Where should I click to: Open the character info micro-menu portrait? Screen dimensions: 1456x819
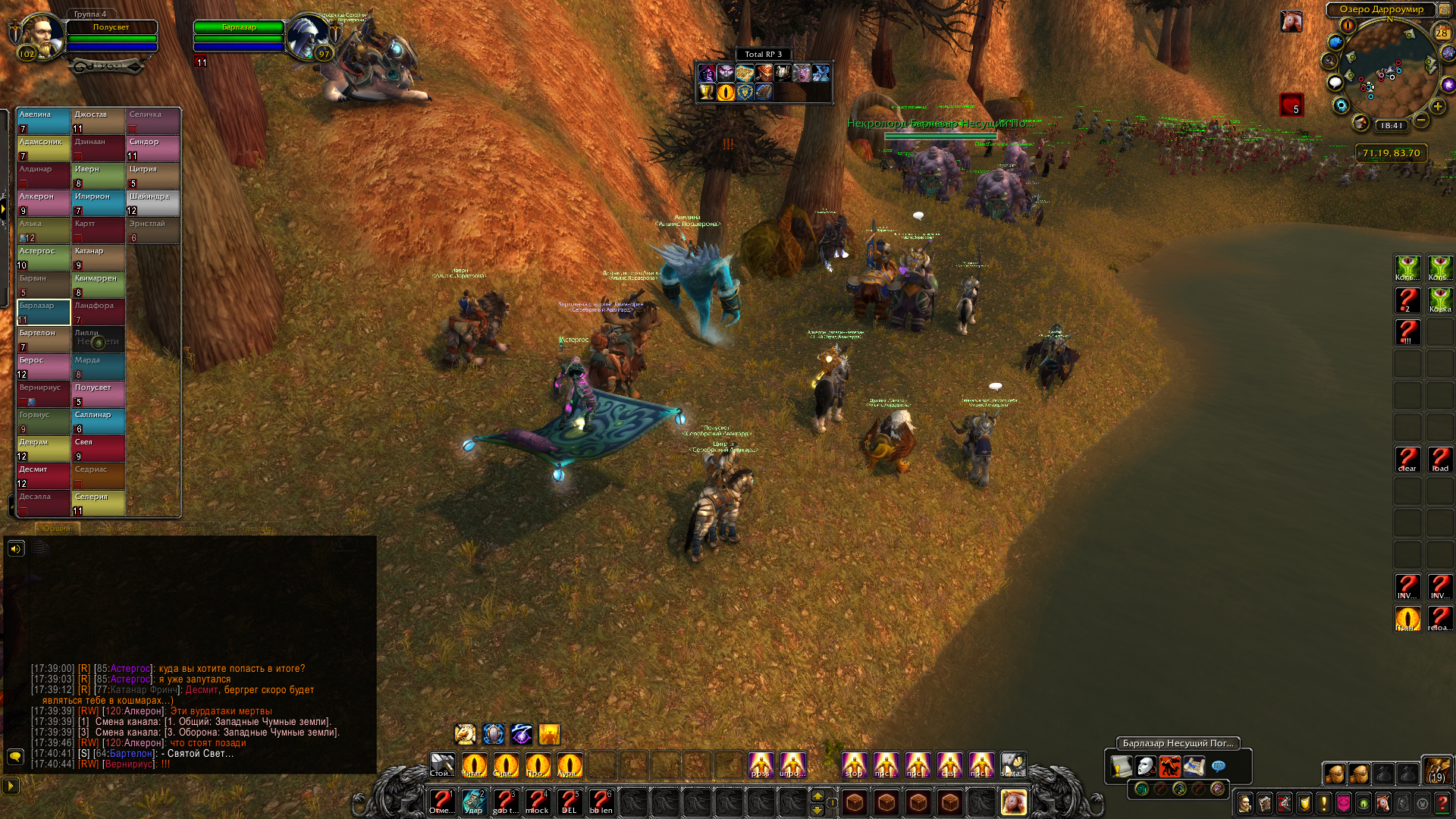point(1244,802)
